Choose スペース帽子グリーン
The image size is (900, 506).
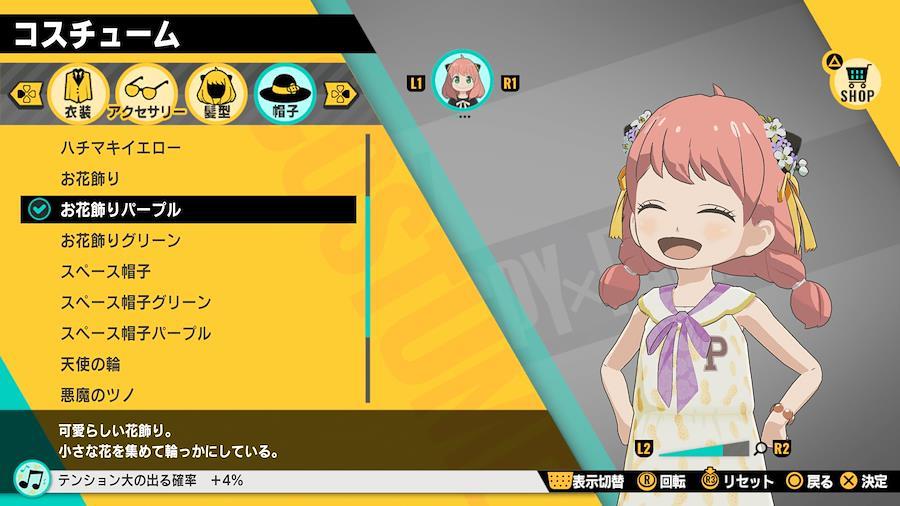point(135,302)
